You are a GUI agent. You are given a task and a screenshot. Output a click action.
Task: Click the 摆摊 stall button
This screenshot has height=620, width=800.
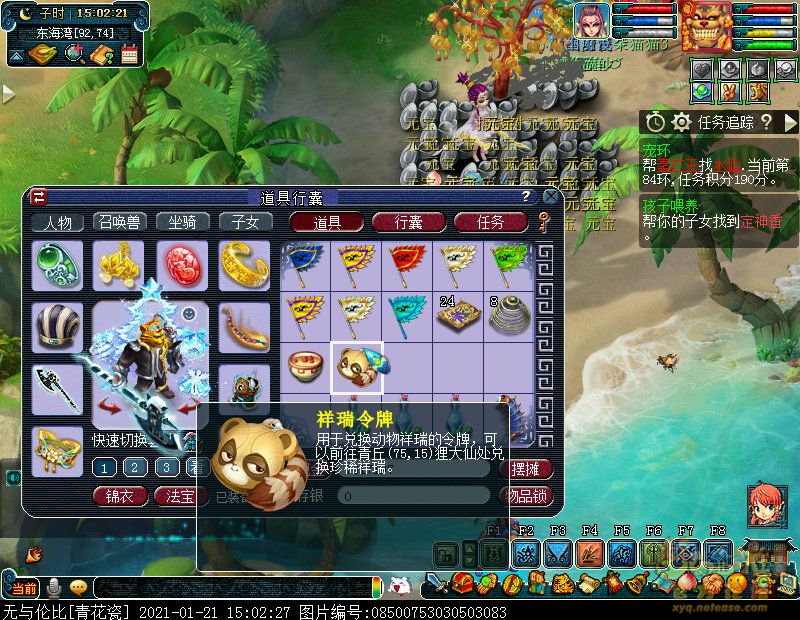coord(530,469)
